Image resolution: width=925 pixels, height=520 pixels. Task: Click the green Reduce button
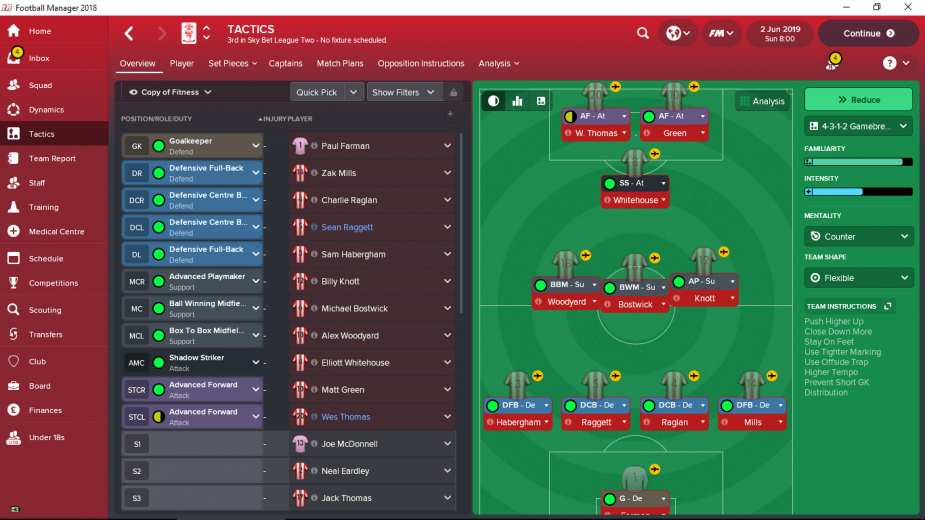(x=858, y=100)
